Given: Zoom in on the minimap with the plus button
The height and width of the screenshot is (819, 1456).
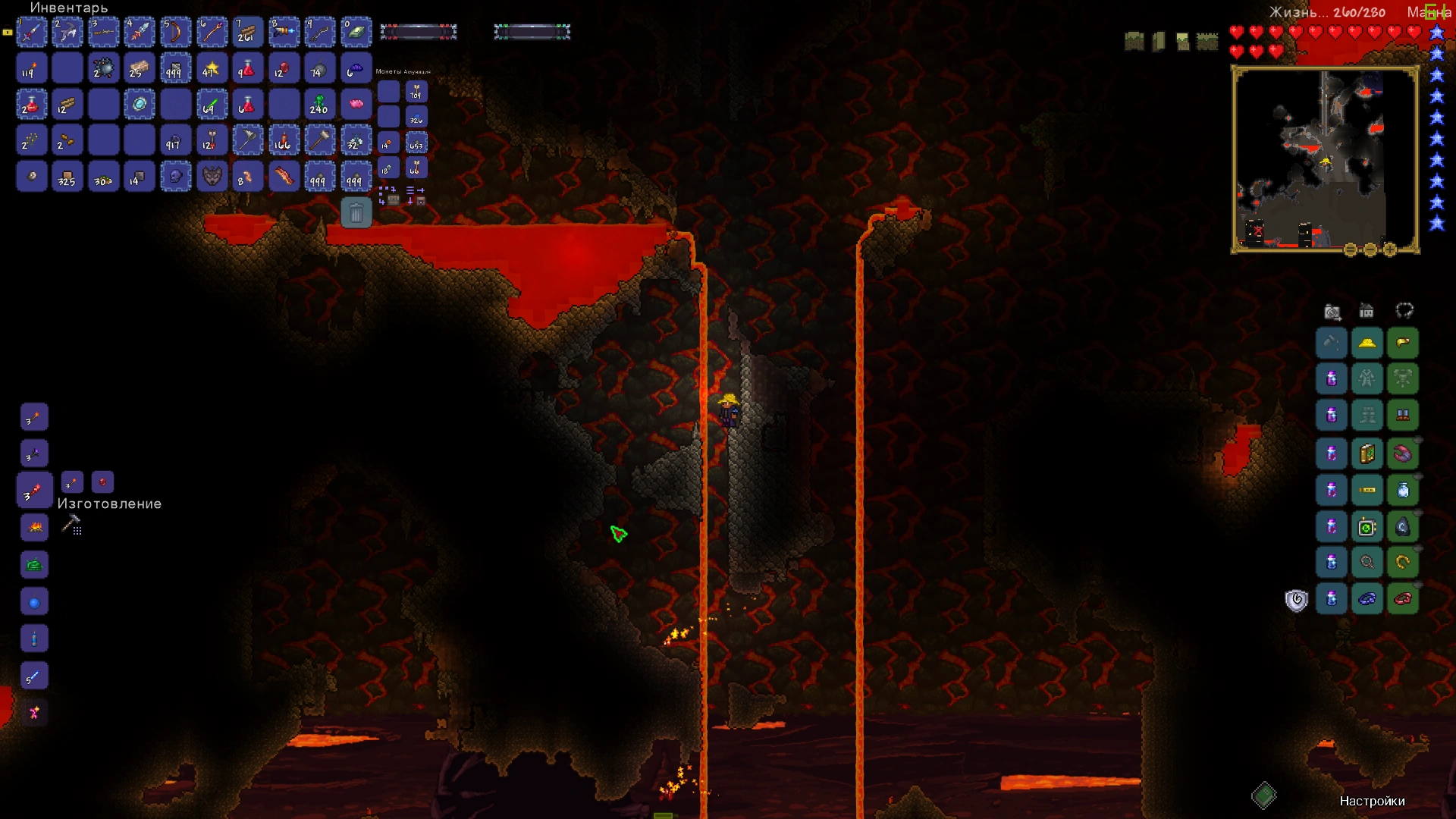Looking at the screenshot, I should click(1389, 249).
